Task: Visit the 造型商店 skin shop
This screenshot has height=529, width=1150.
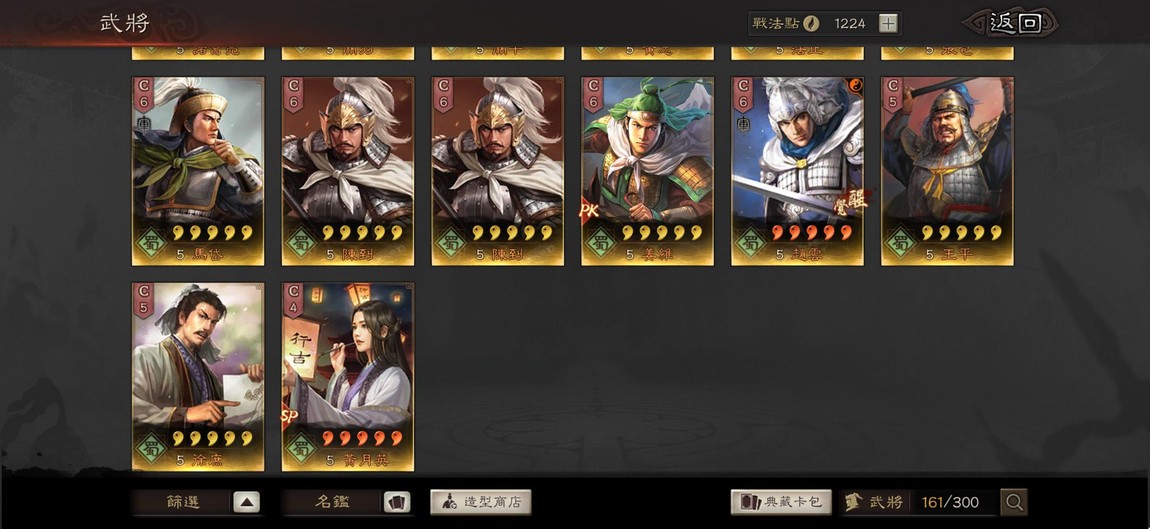Action: pos(481,502)
